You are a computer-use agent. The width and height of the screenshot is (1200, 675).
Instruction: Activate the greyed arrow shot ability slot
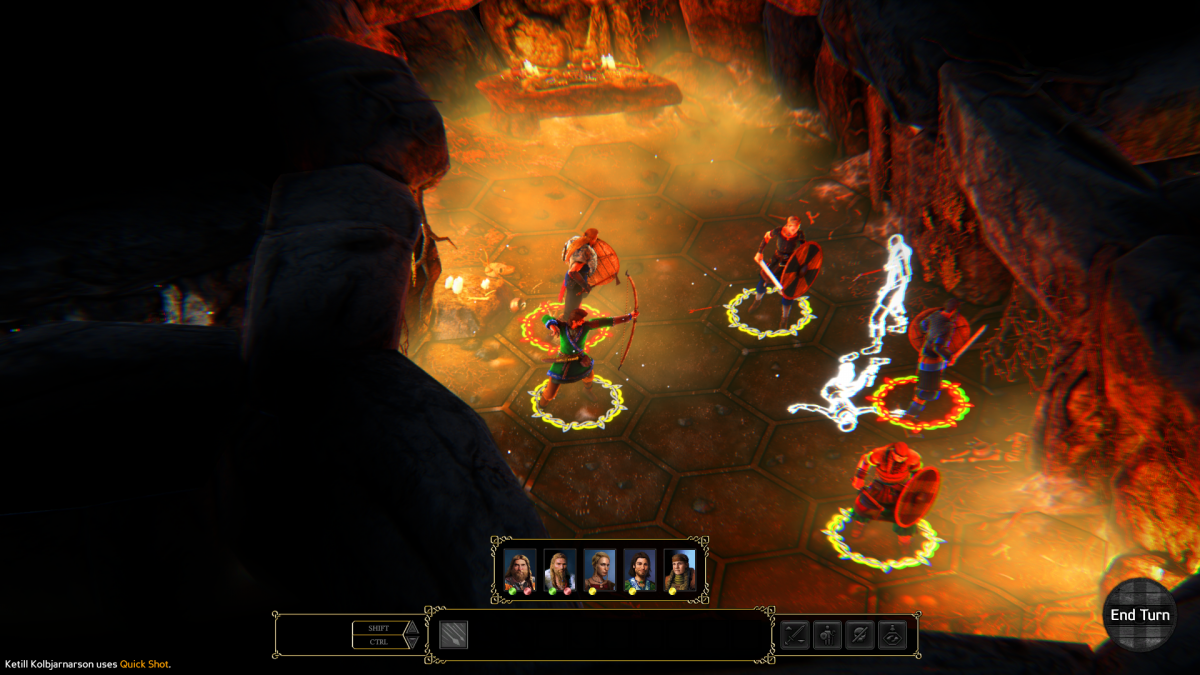click(453, 635)
